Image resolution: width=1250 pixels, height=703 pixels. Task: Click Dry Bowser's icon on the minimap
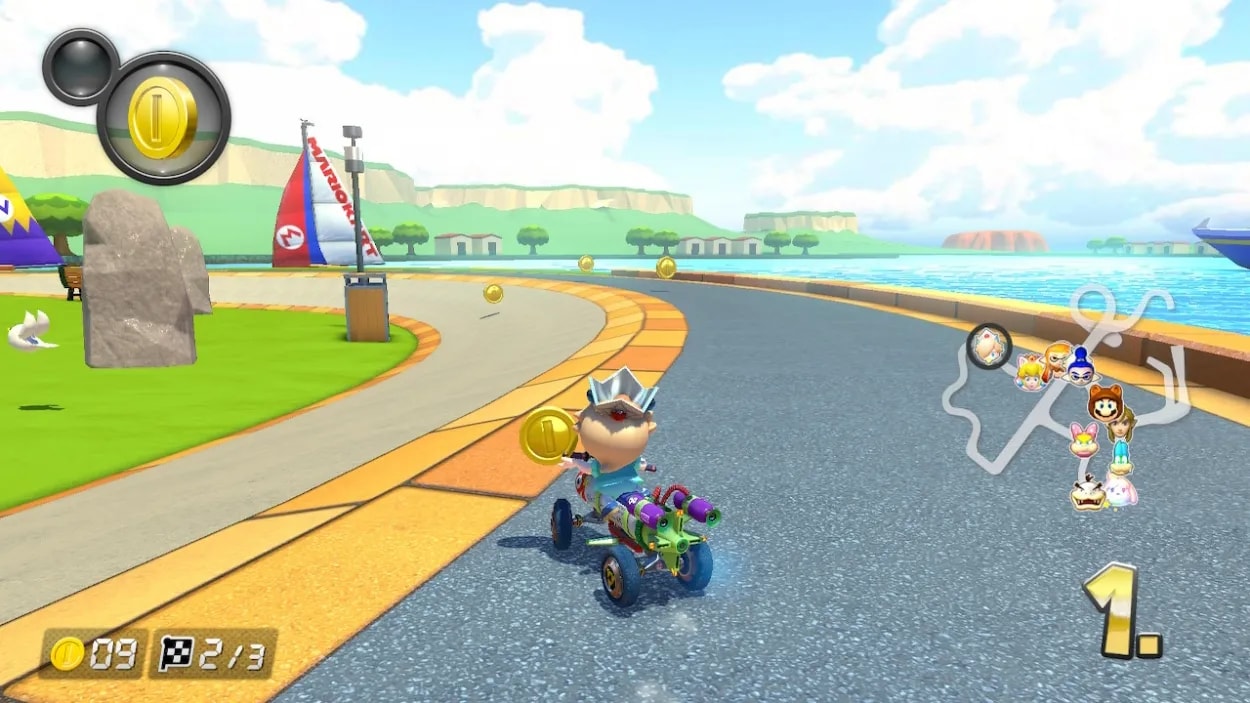[1088, 493]
